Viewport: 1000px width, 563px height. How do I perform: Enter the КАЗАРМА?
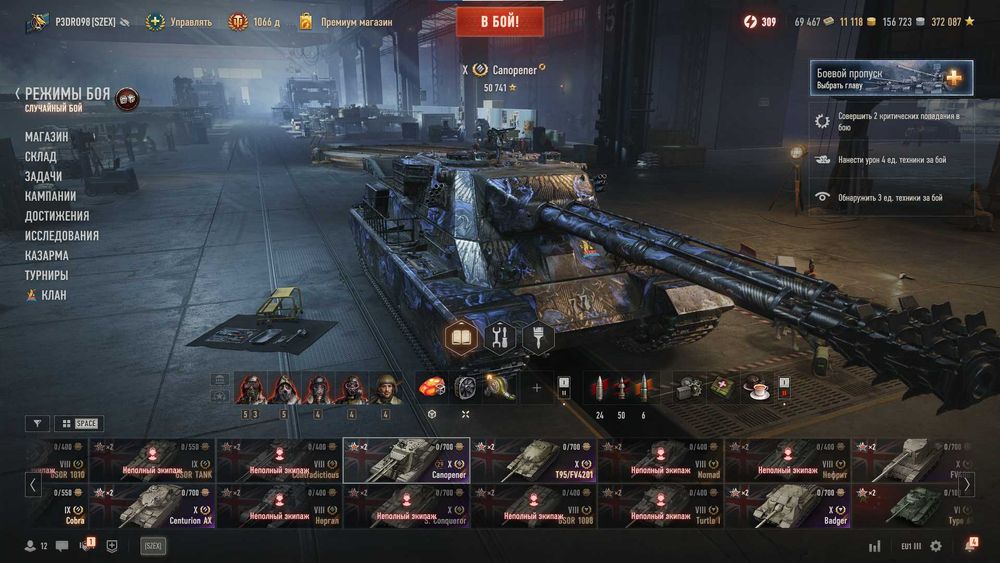[x=47, y=256]
